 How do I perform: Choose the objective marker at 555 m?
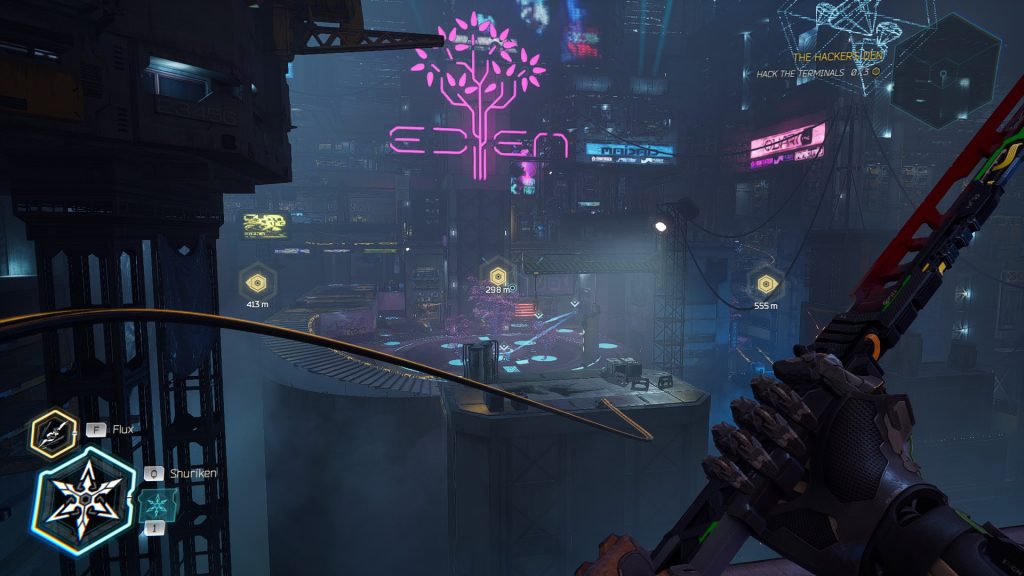tap(766, 283)
